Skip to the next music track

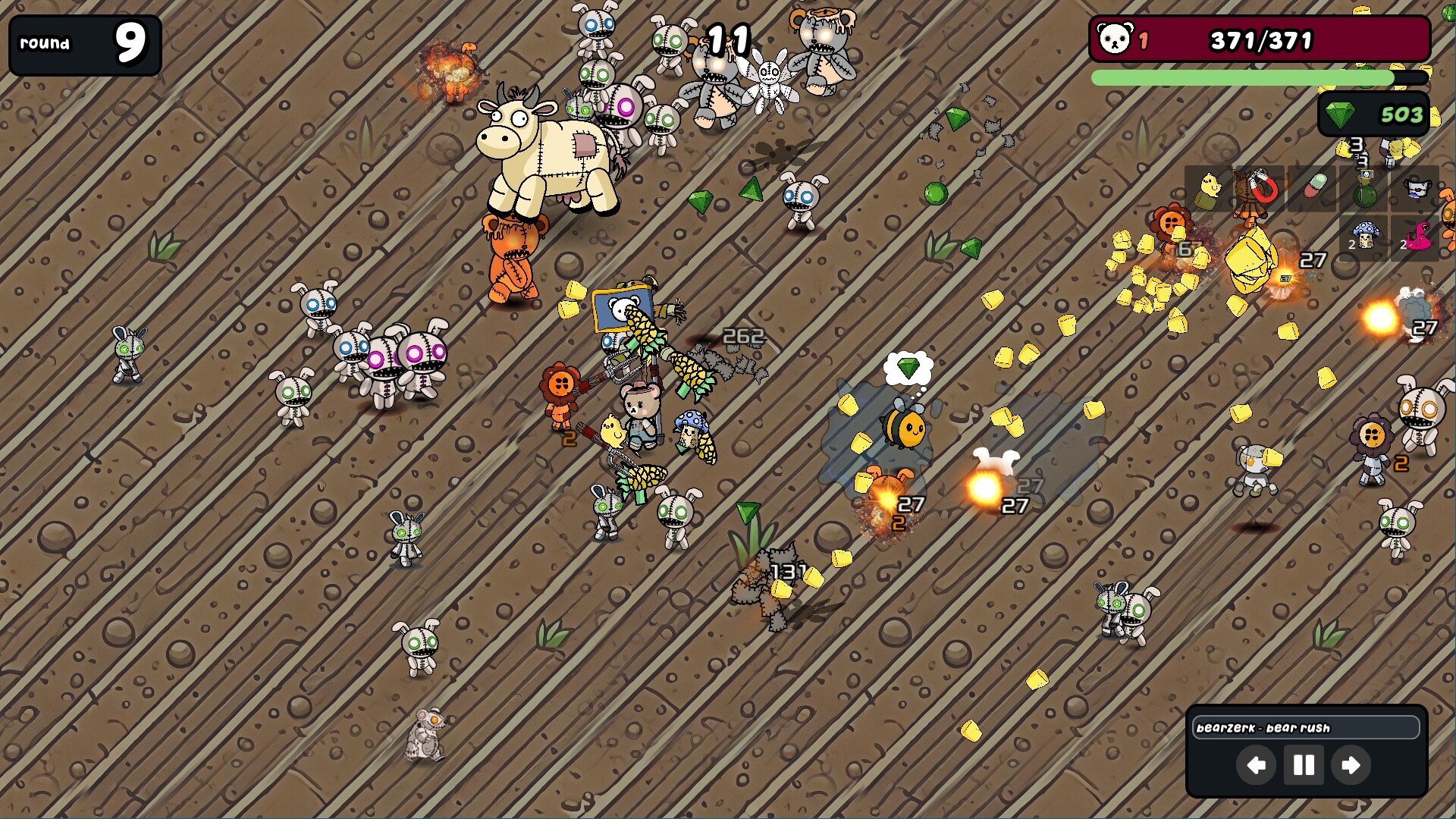coord(1350,766)
